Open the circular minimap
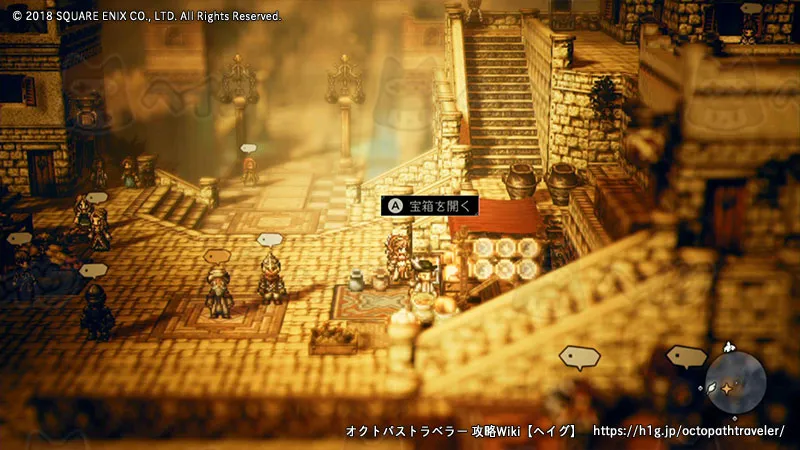This screenshot has height=450, width=800. 735,383
